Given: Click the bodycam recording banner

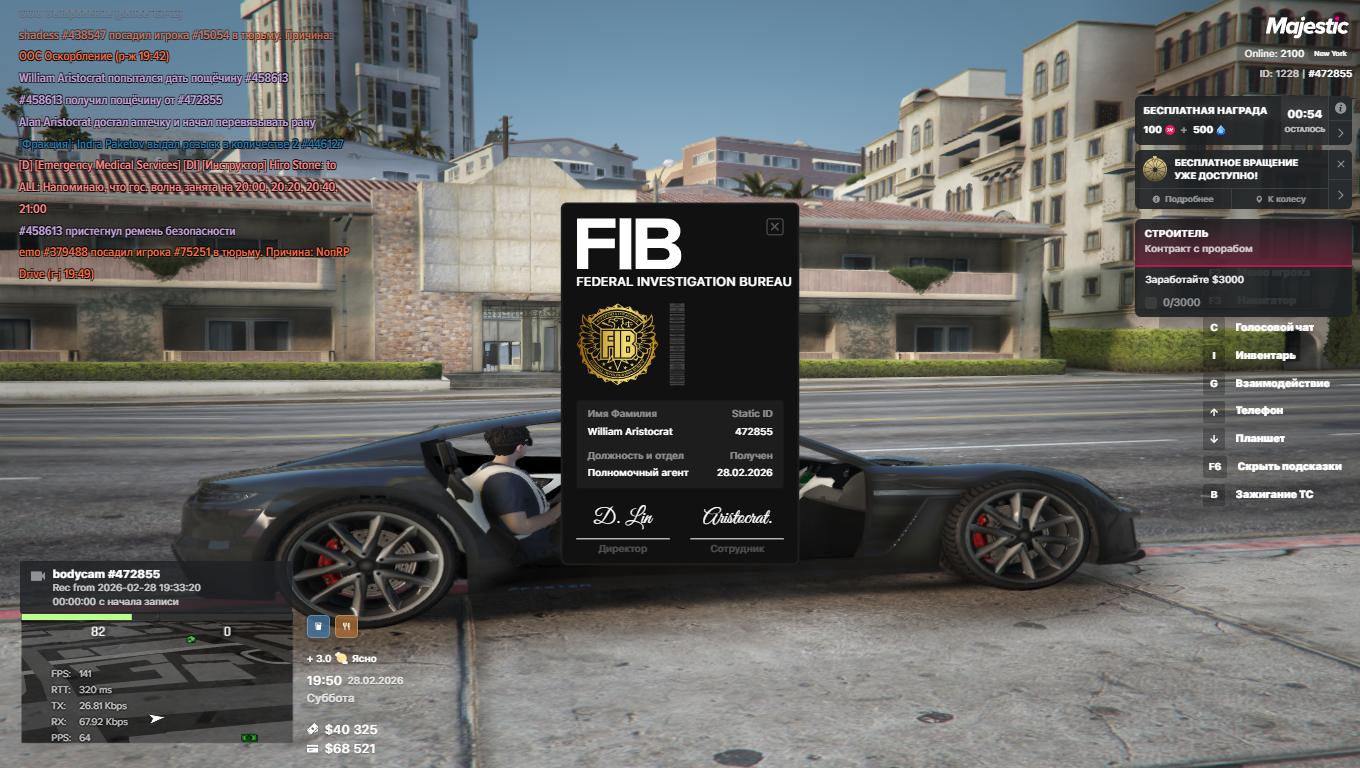Looking at the screenshot, I should [156, 587].
